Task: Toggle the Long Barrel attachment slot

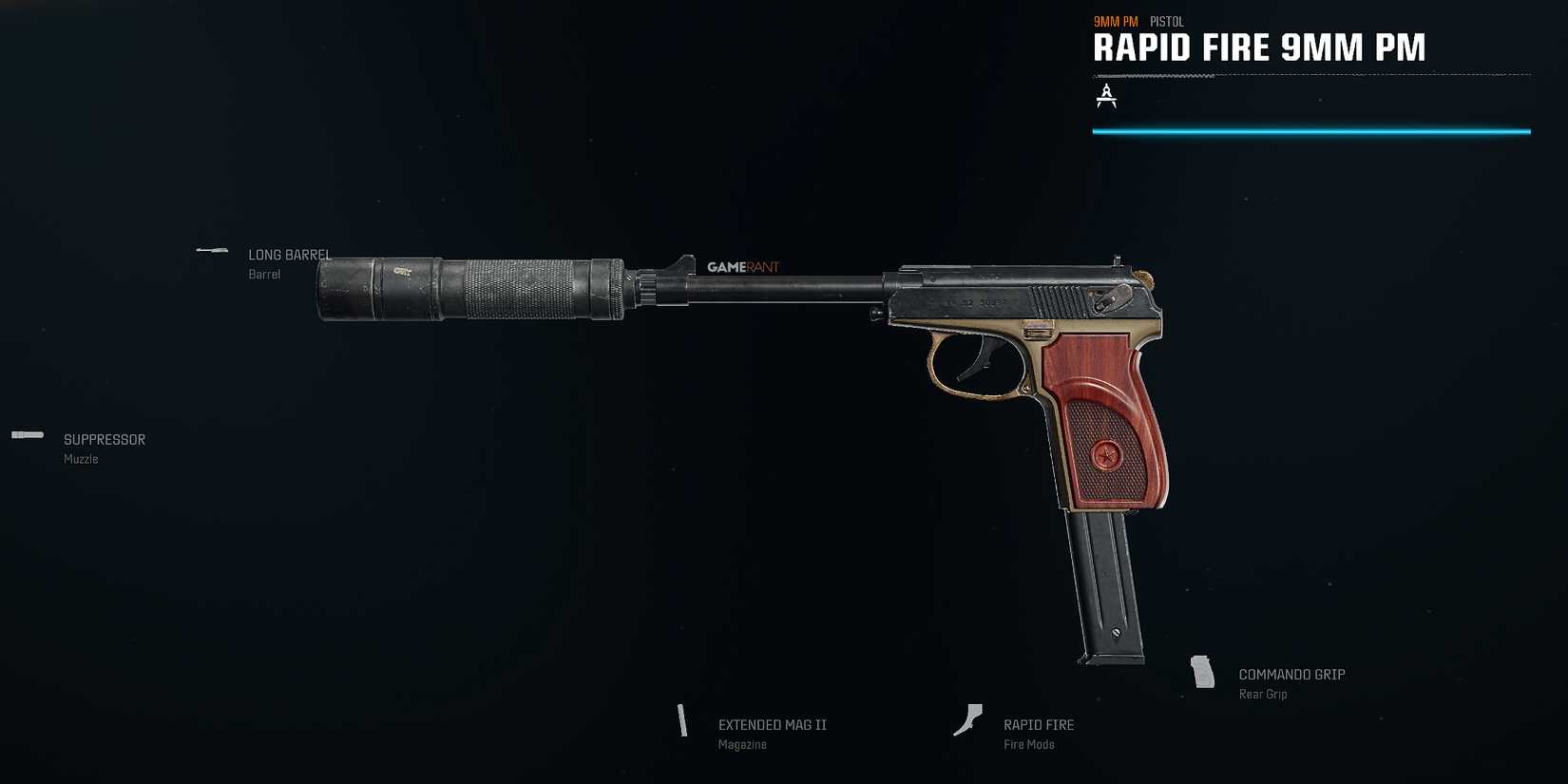Action: coord(289,255)
